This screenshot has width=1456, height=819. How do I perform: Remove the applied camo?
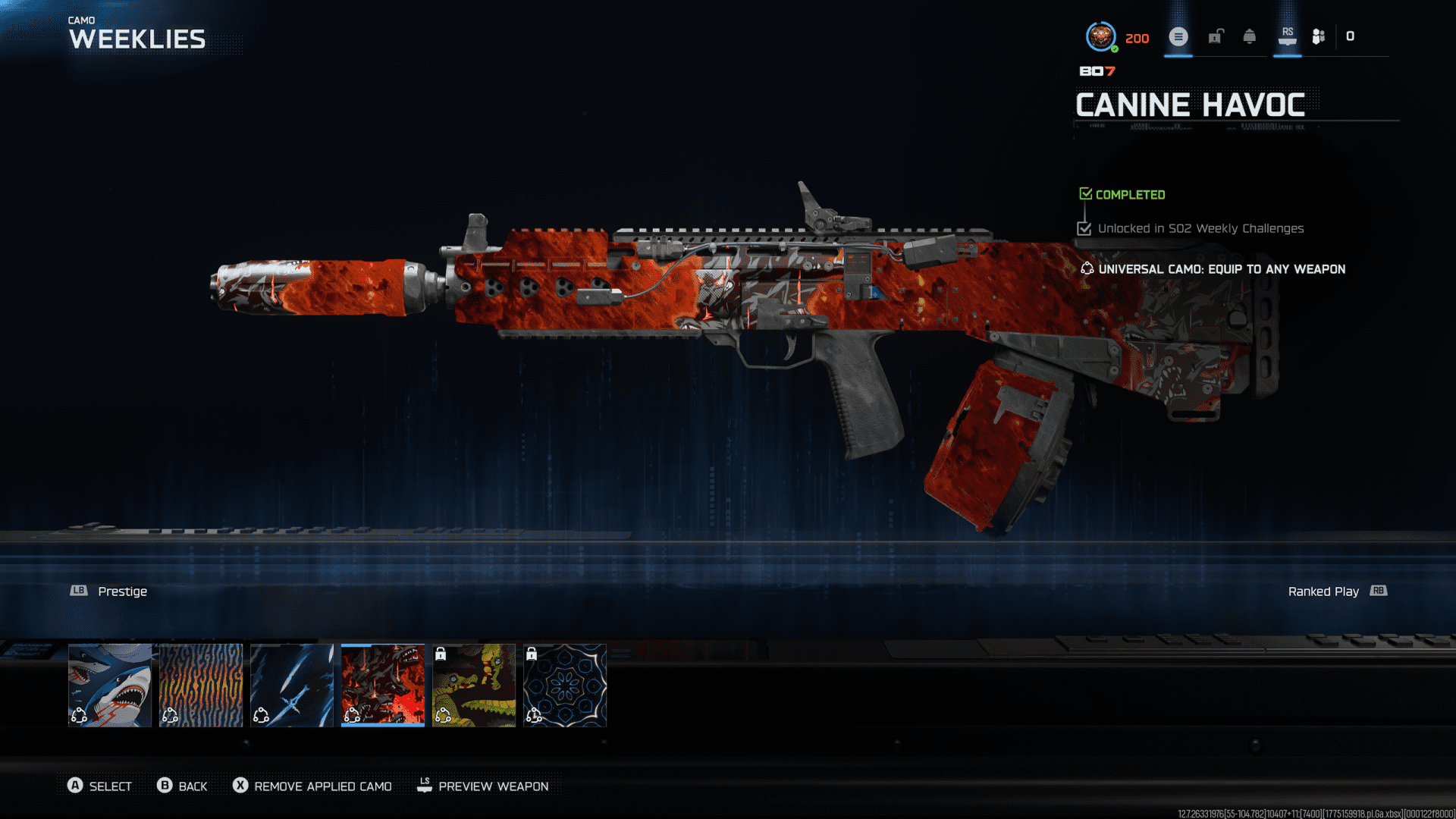point(312,786)
